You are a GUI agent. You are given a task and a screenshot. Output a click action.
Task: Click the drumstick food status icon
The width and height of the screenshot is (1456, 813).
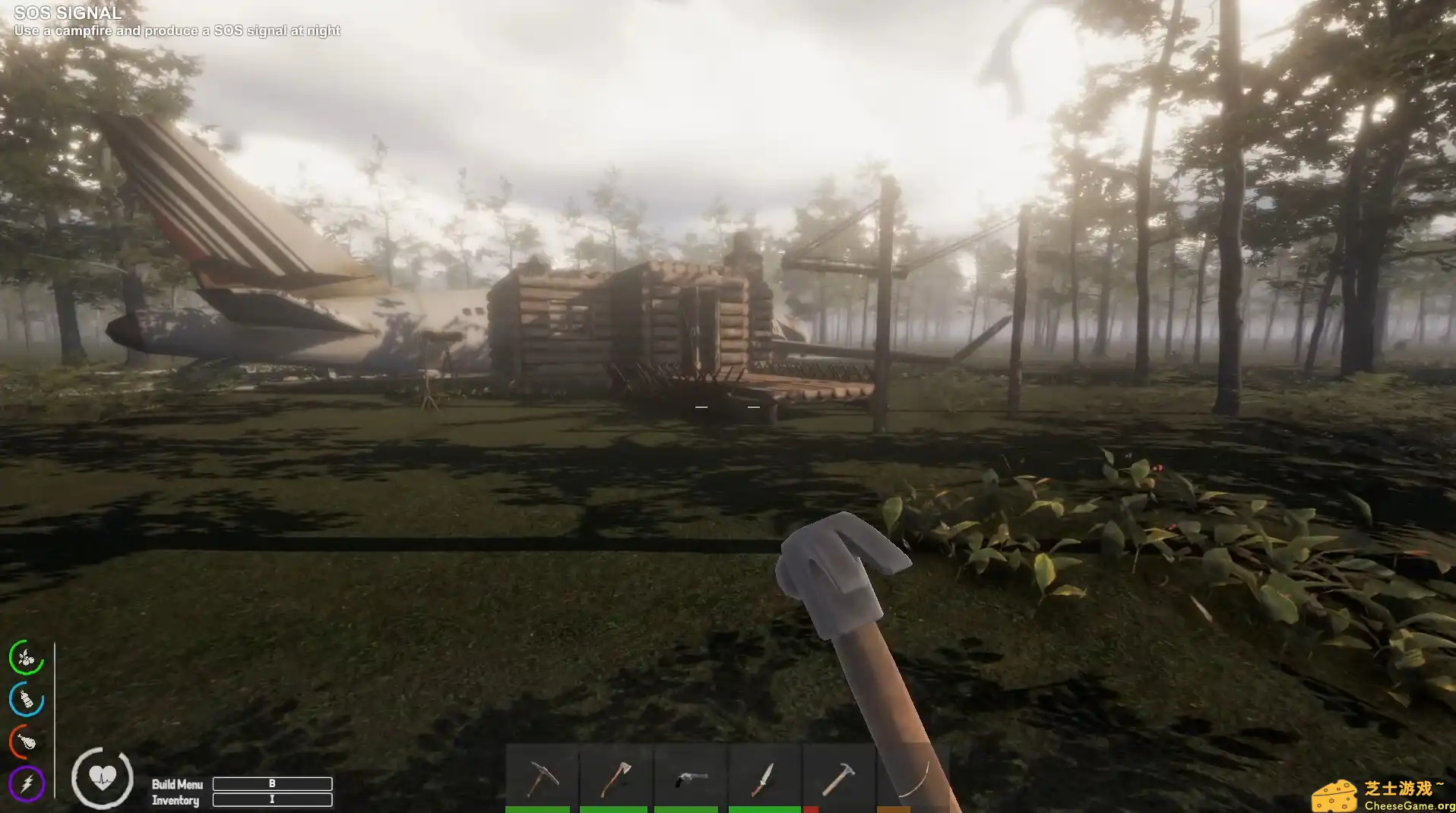(x=25, y=742)
